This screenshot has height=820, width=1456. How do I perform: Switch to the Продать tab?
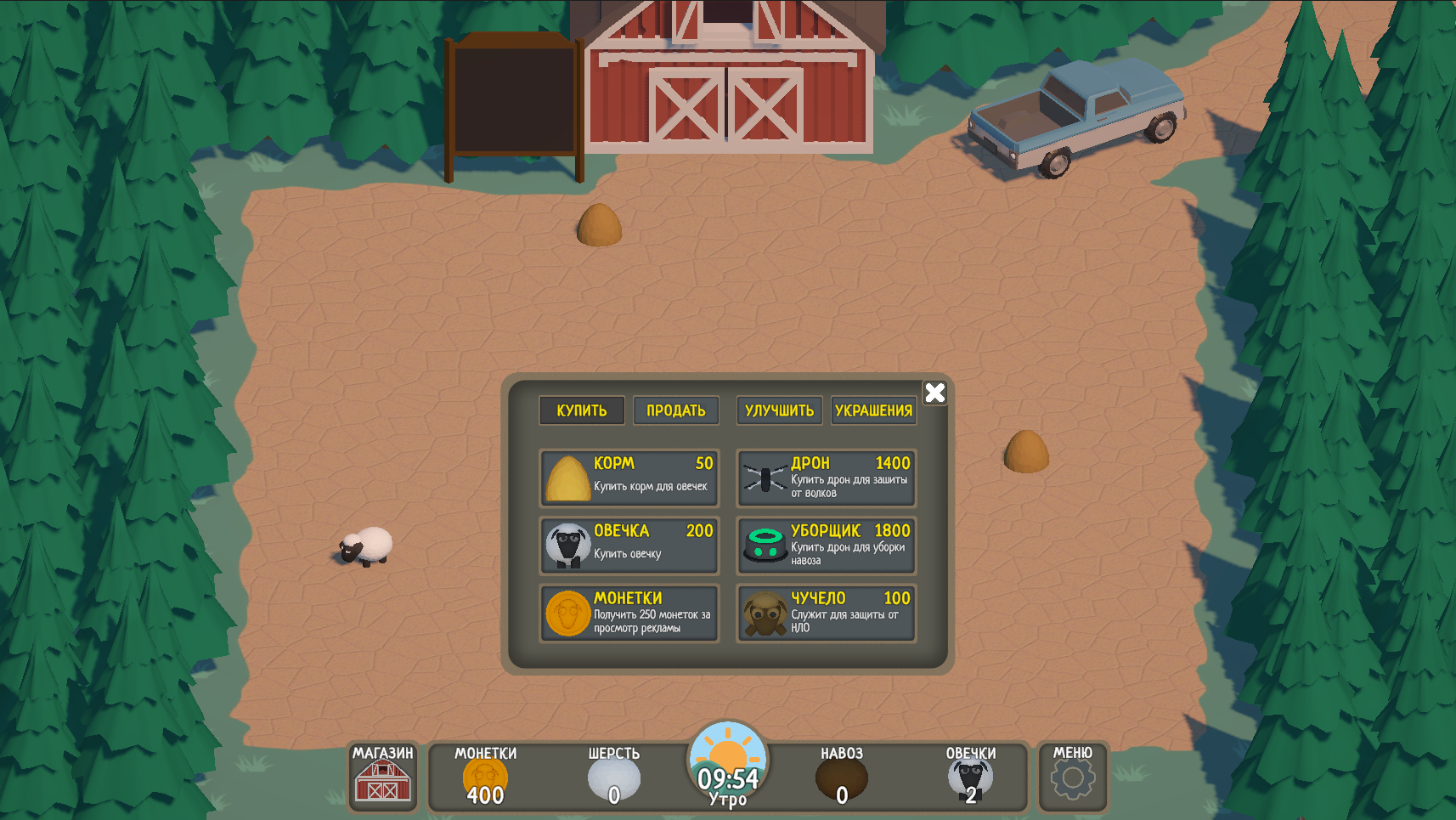click(675, 410)
